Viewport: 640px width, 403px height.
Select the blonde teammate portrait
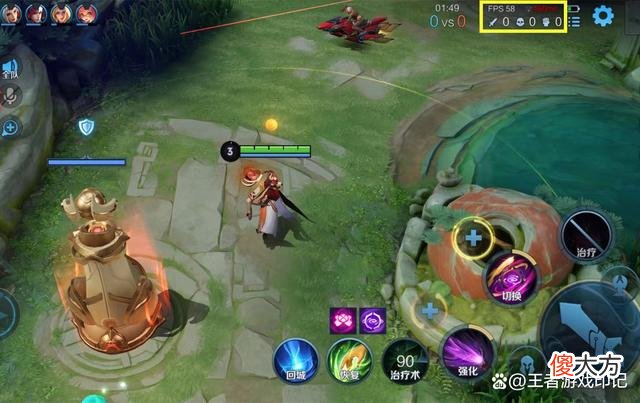[61, 14]
